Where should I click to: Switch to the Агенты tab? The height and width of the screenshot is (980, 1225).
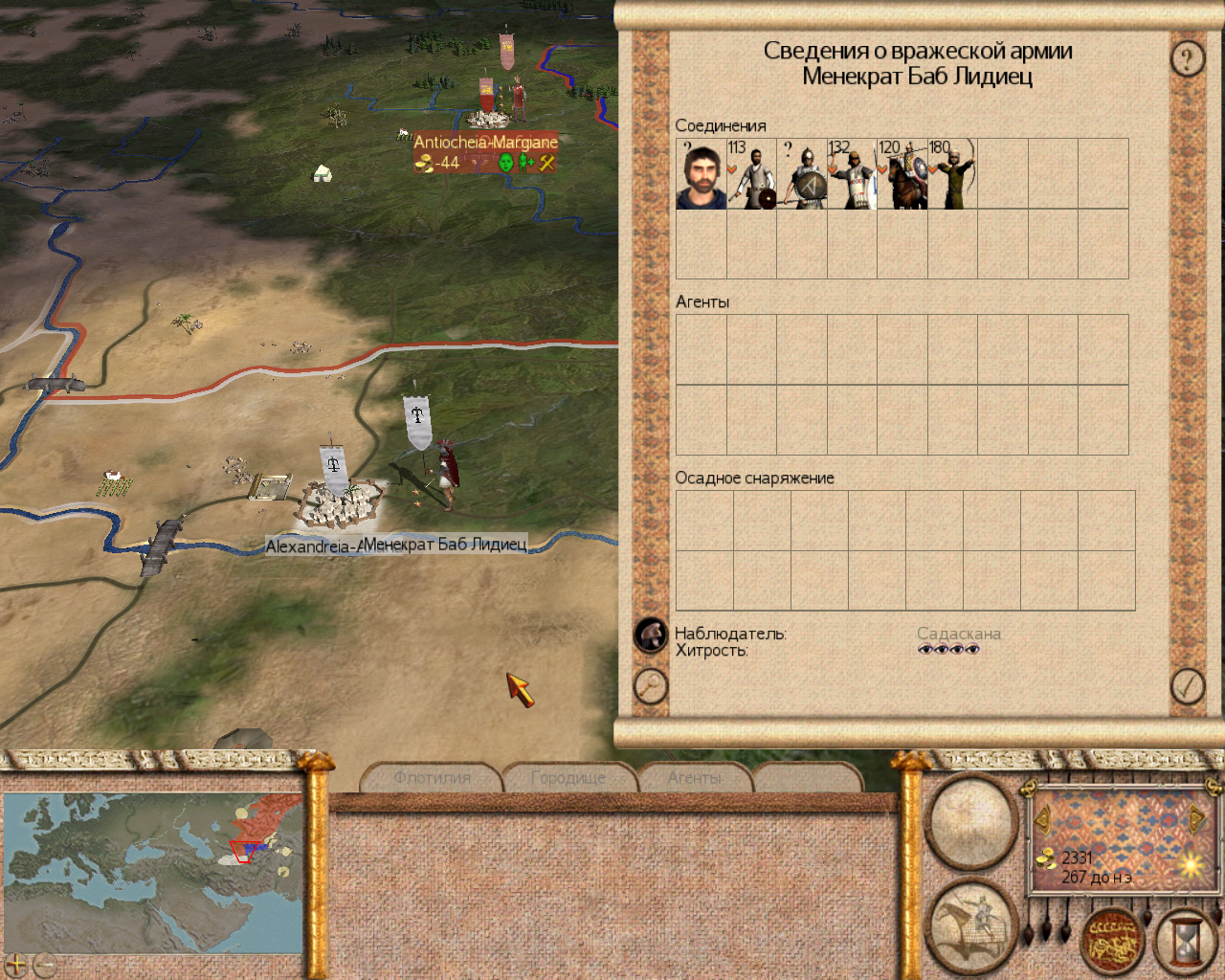(x=695, y=778)
